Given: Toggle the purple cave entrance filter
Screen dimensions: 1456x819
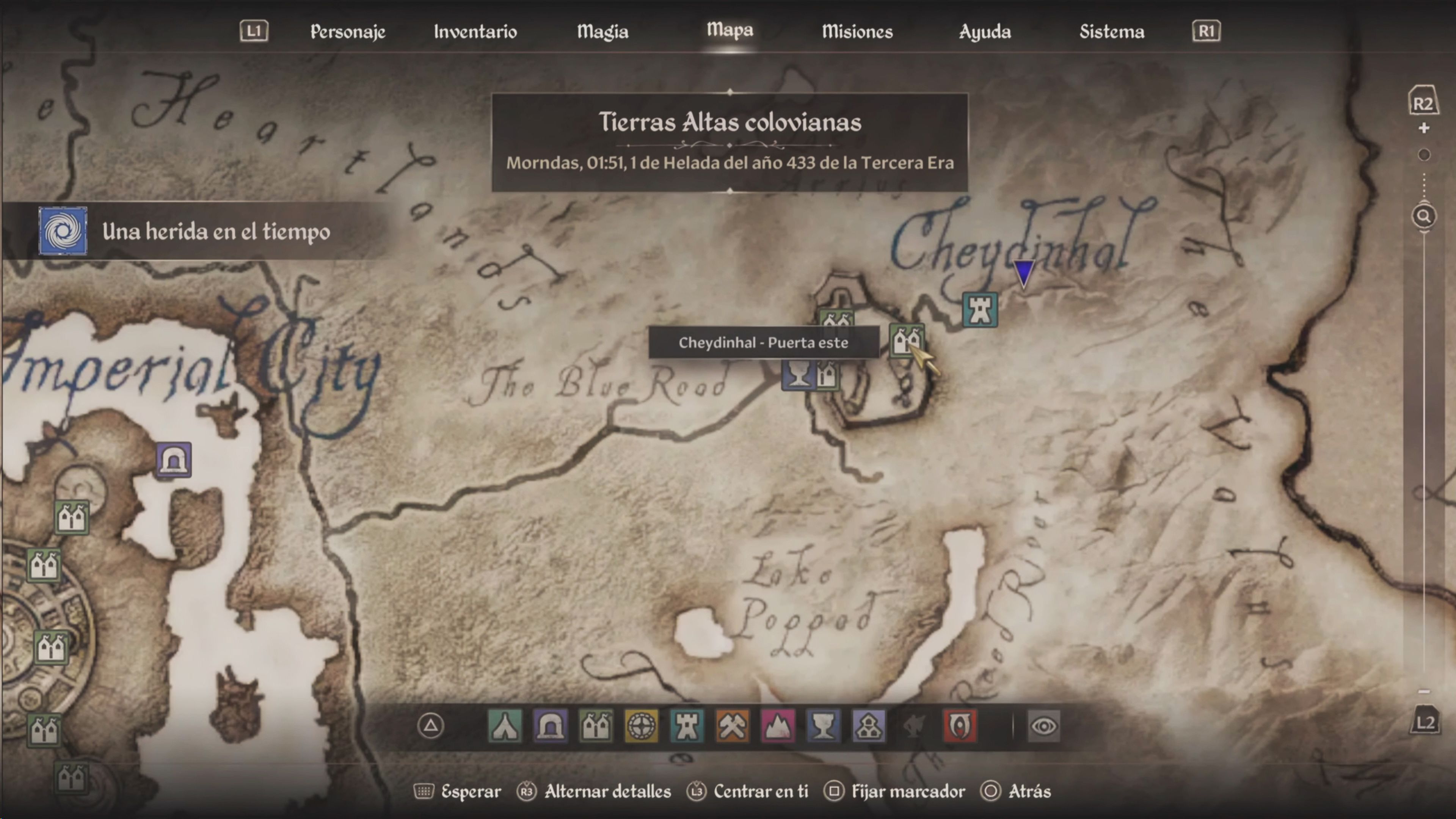Looking at the screenshot, I should [x=550, y=726].
